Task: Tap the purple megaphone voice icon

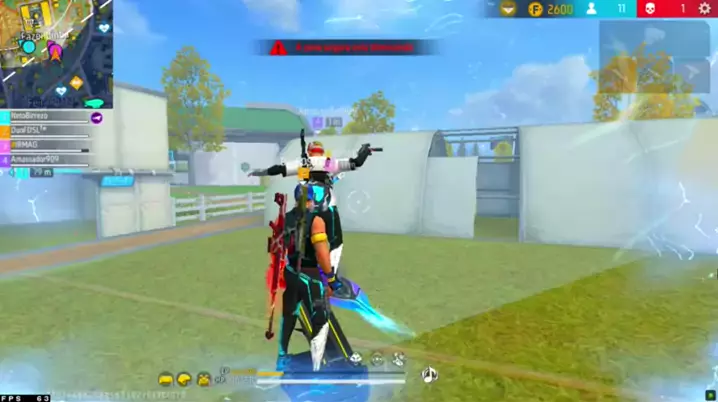Action: 97,117
